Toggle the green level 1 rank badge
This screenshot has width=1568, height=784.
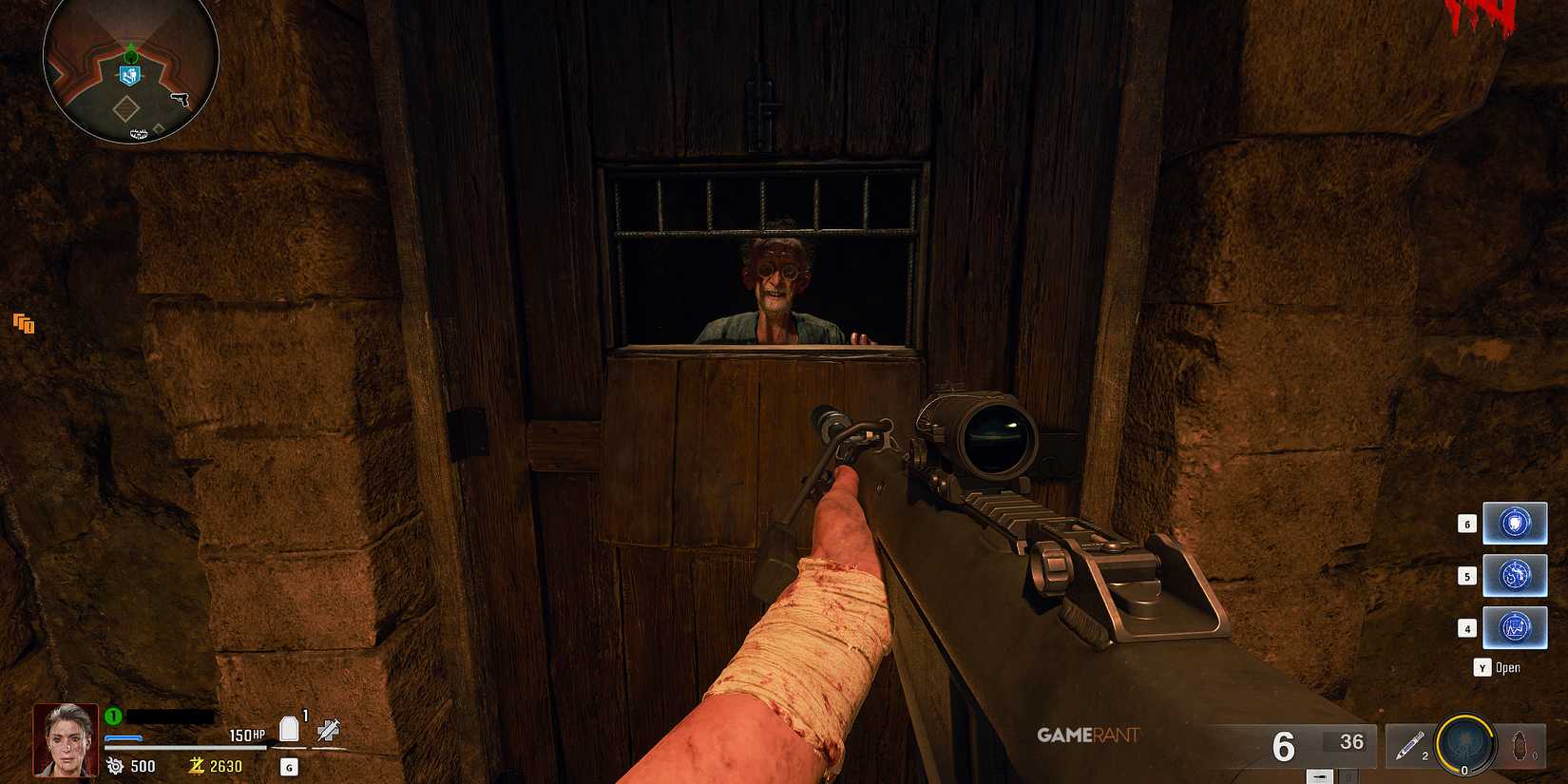112,716
